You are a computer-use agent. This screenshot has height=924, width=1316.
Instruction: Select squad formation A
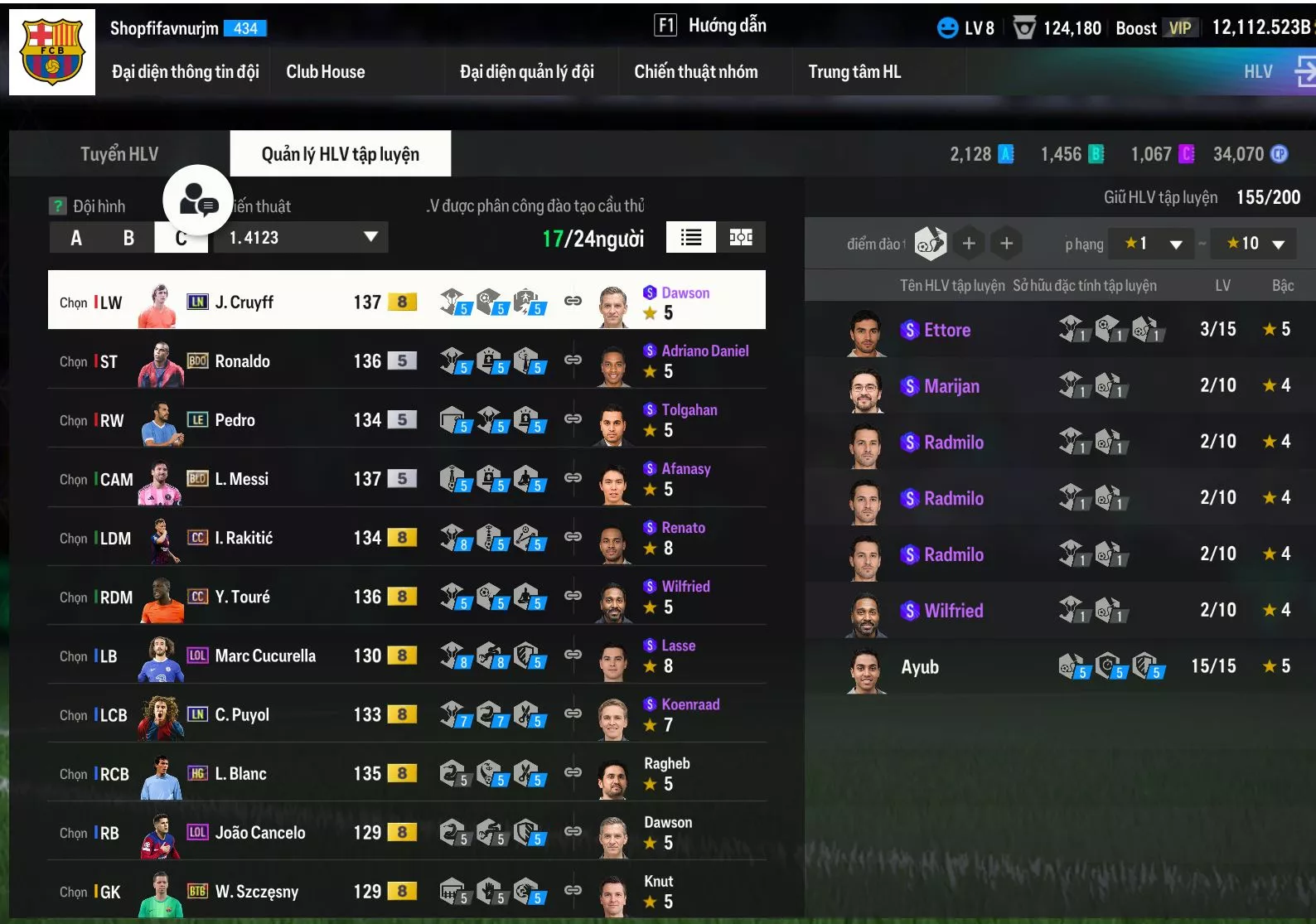pos(76,239)
